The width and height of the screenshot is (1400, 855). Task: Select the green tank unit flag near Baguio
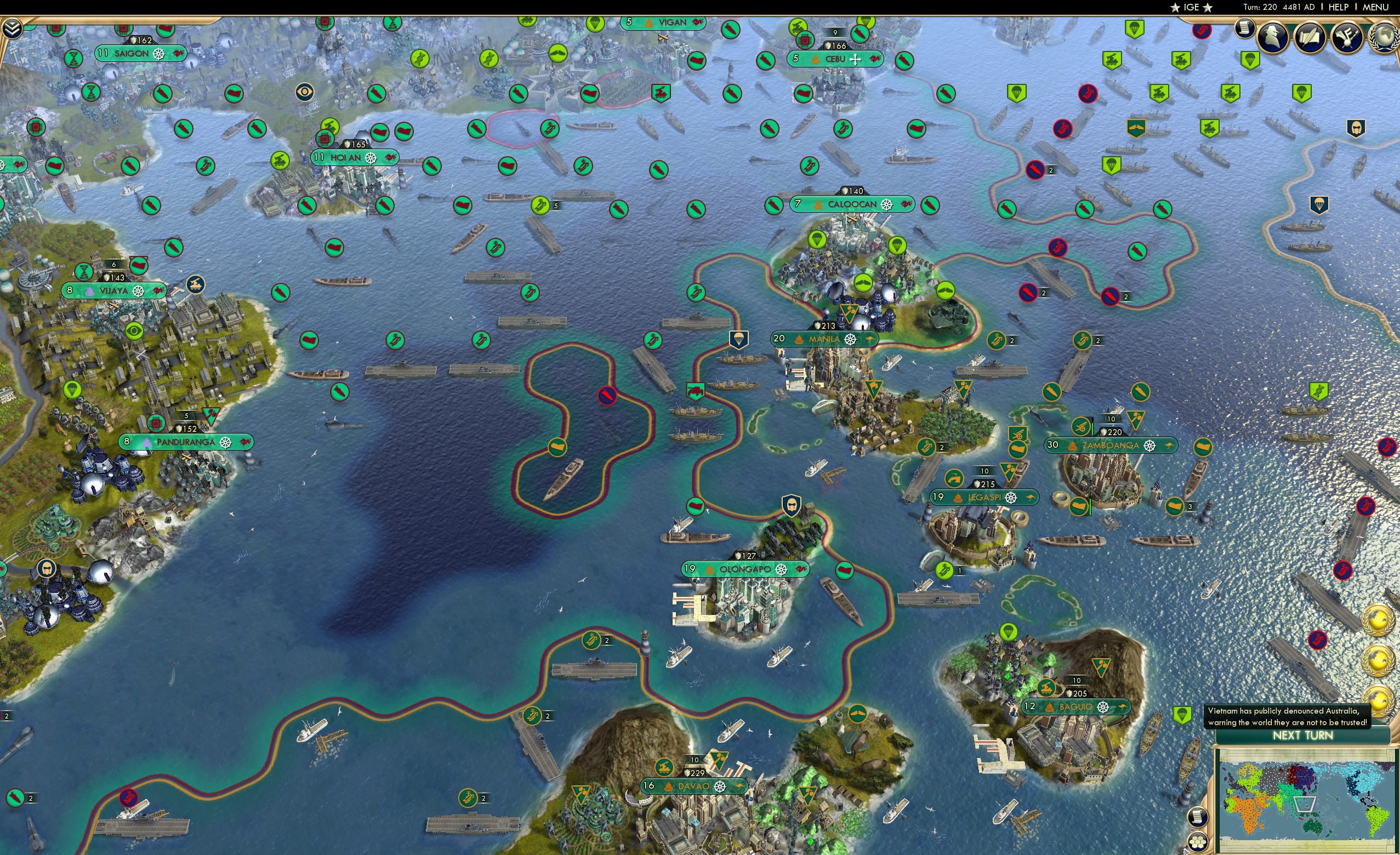1047,687
